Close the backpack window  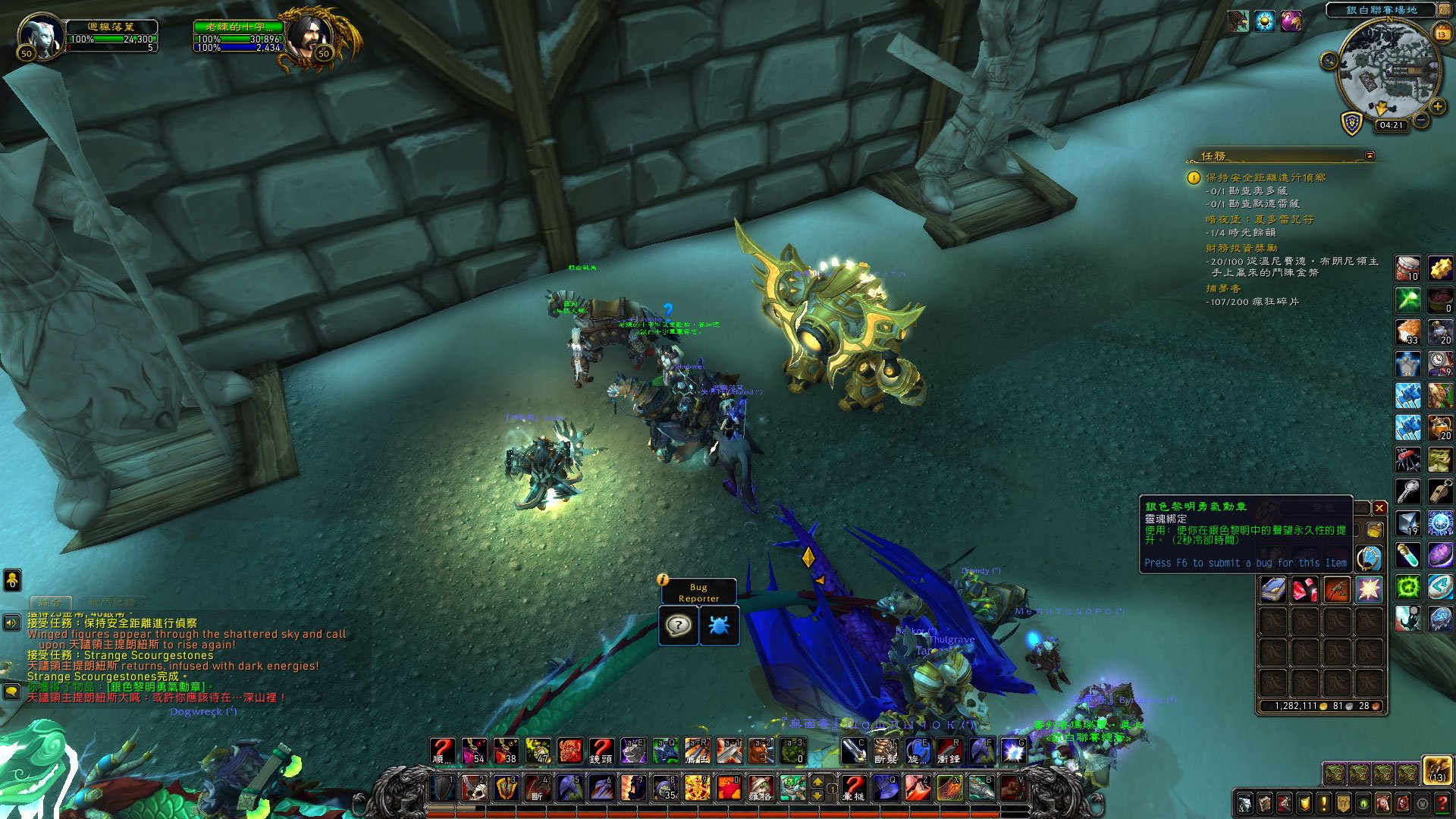[x=1379, y=508]
